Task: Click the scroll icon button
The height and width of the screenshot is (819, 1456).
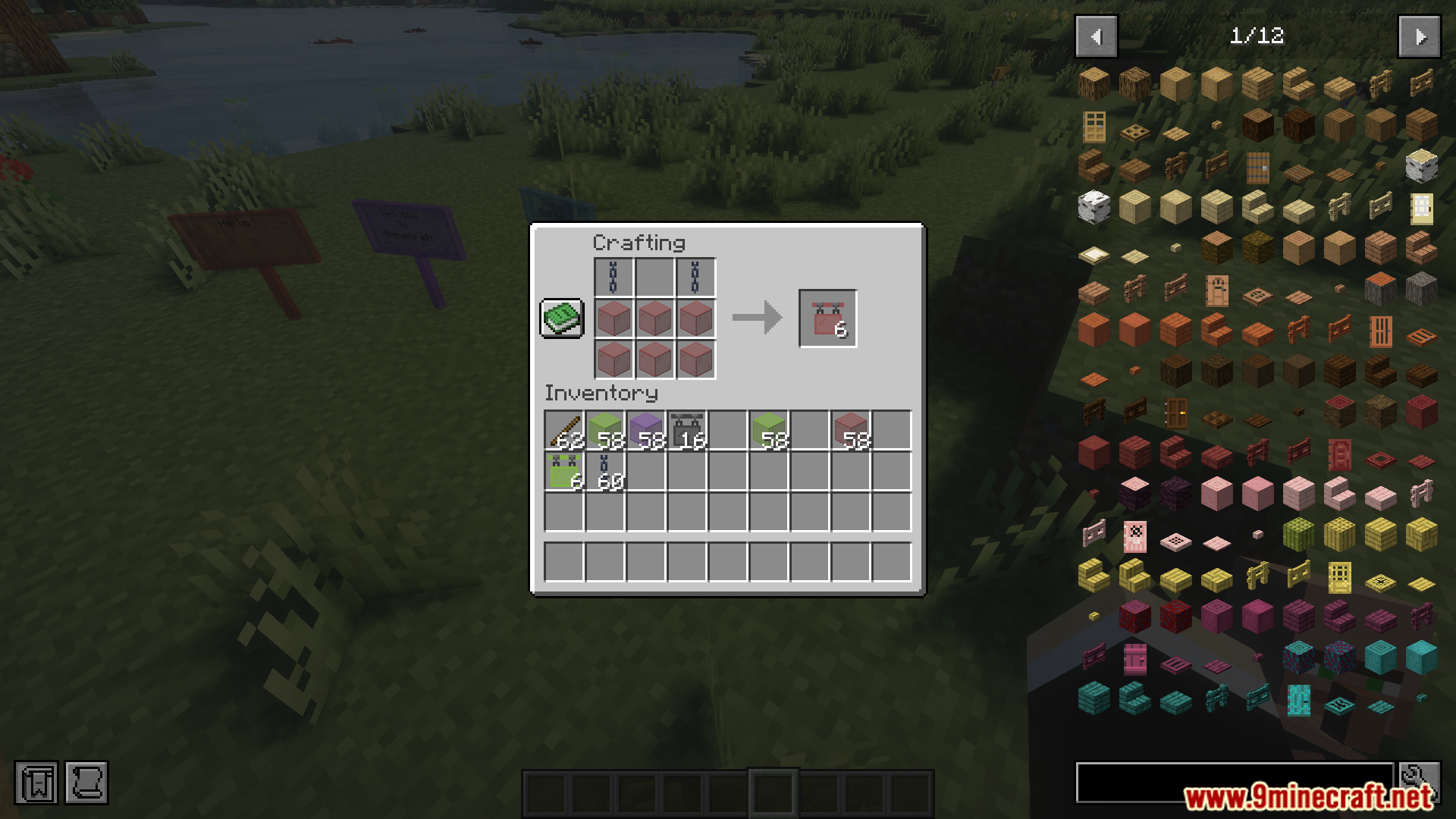Action: (x=86, y=782)
